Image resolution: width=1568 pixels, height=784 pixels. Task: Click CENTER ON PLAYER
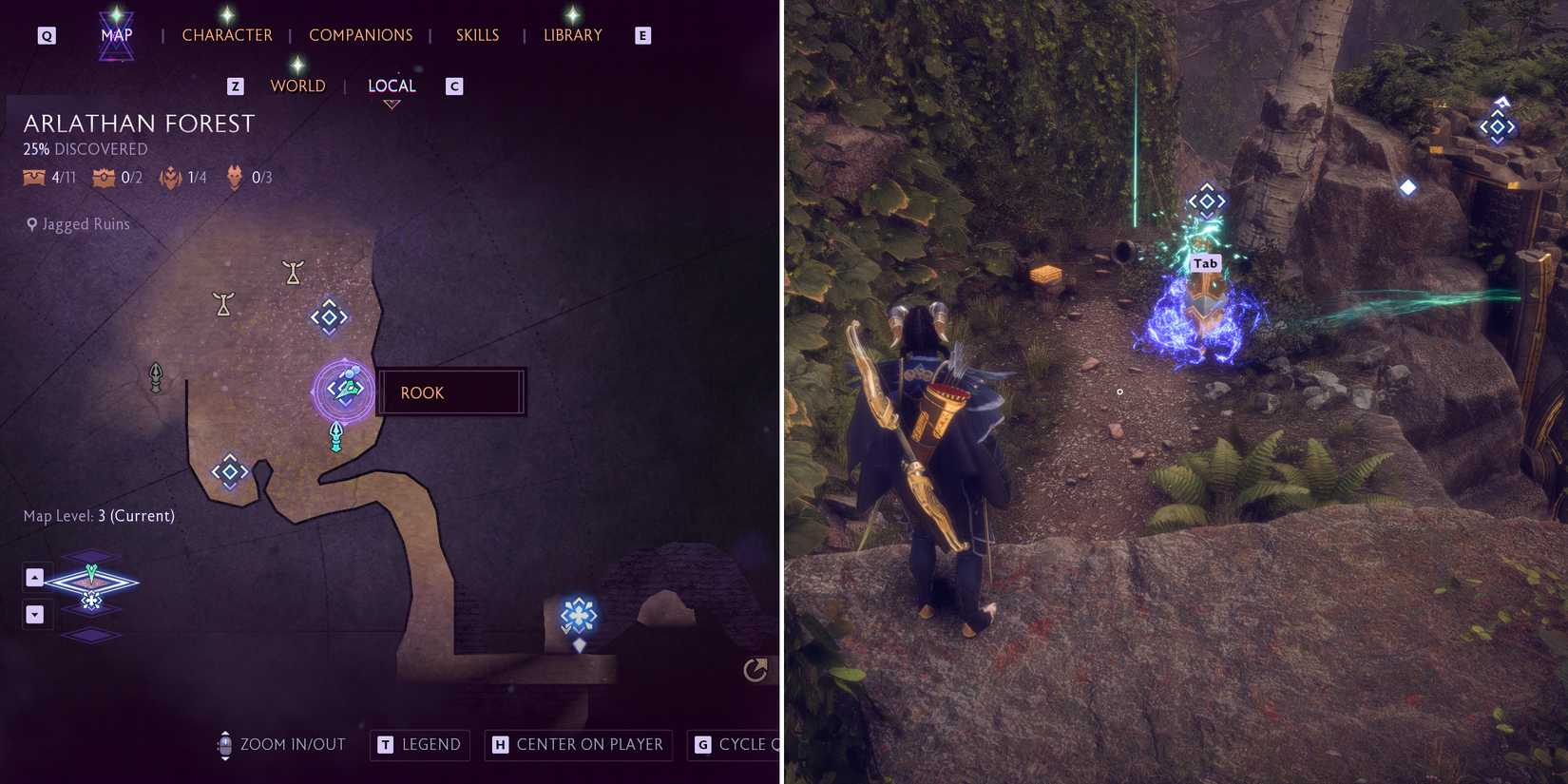click(578, 744)
